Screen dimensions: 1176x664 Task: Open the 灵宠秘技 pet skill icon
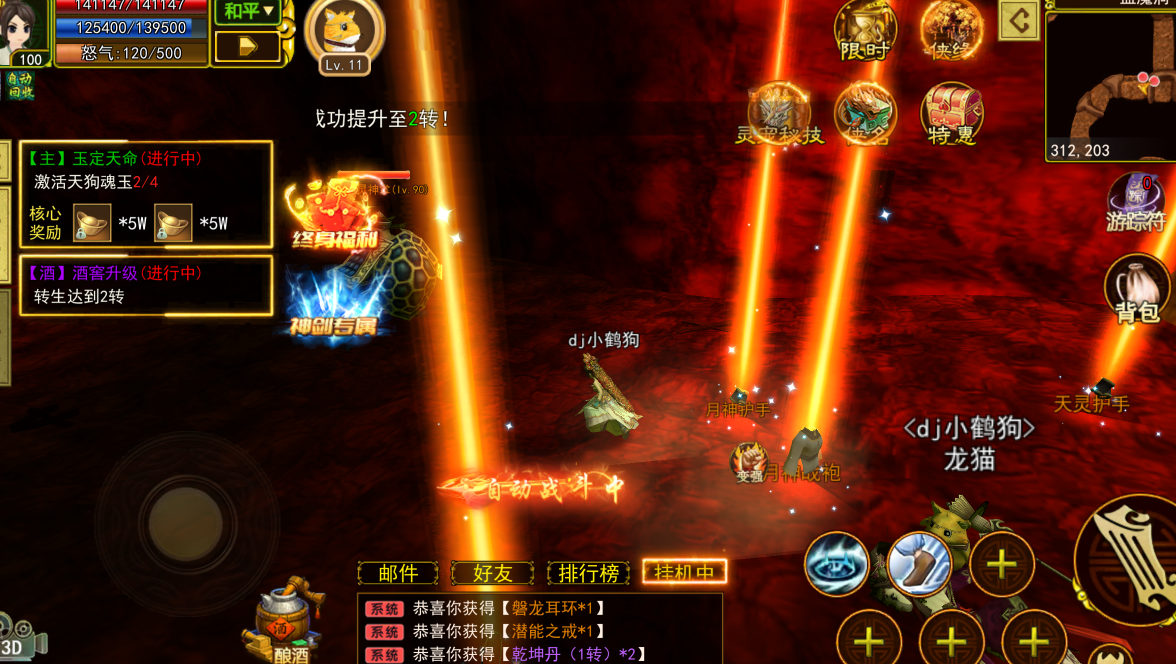(x=779, y=114)
